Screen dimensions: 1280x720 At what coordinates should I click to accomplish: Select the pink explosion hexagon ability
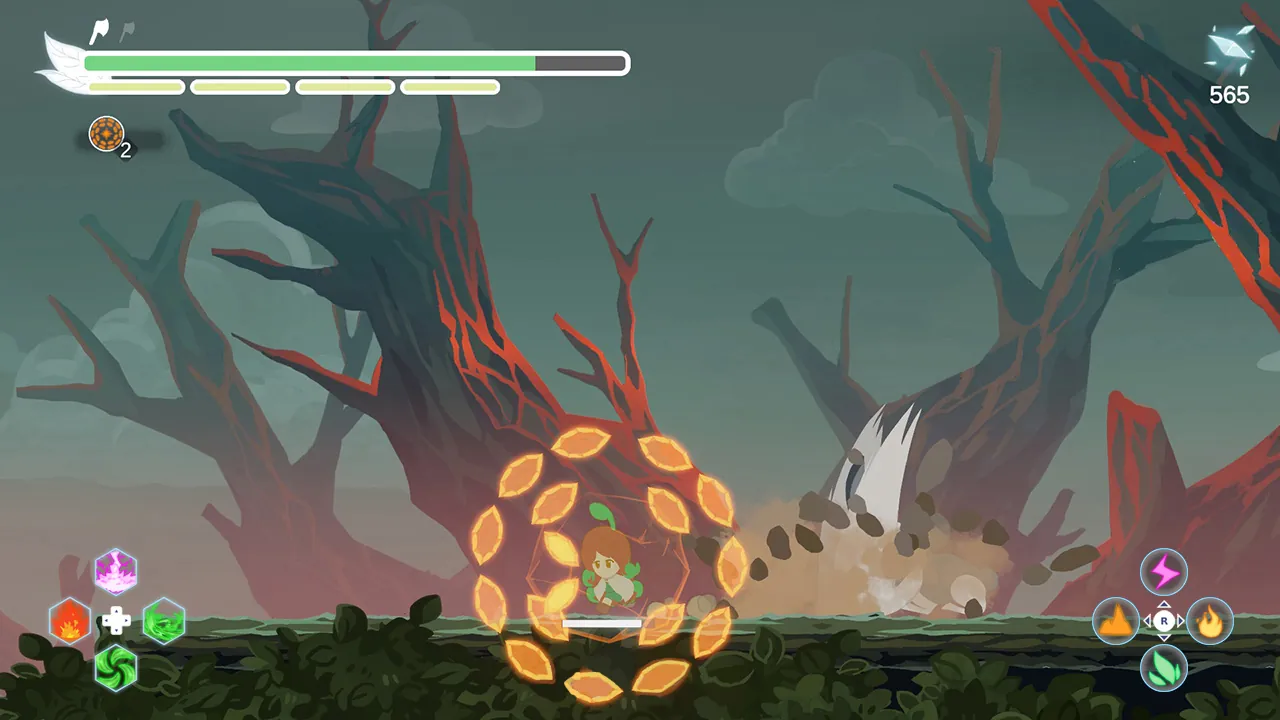(x=115, y=571)
